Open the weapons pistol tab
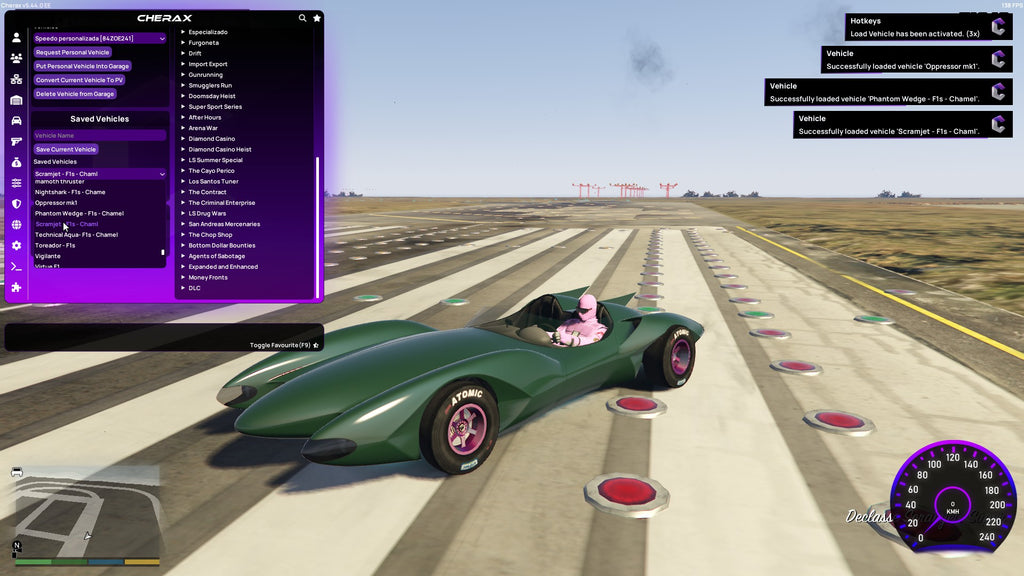1024x576 pixels. tap(16, 141)
